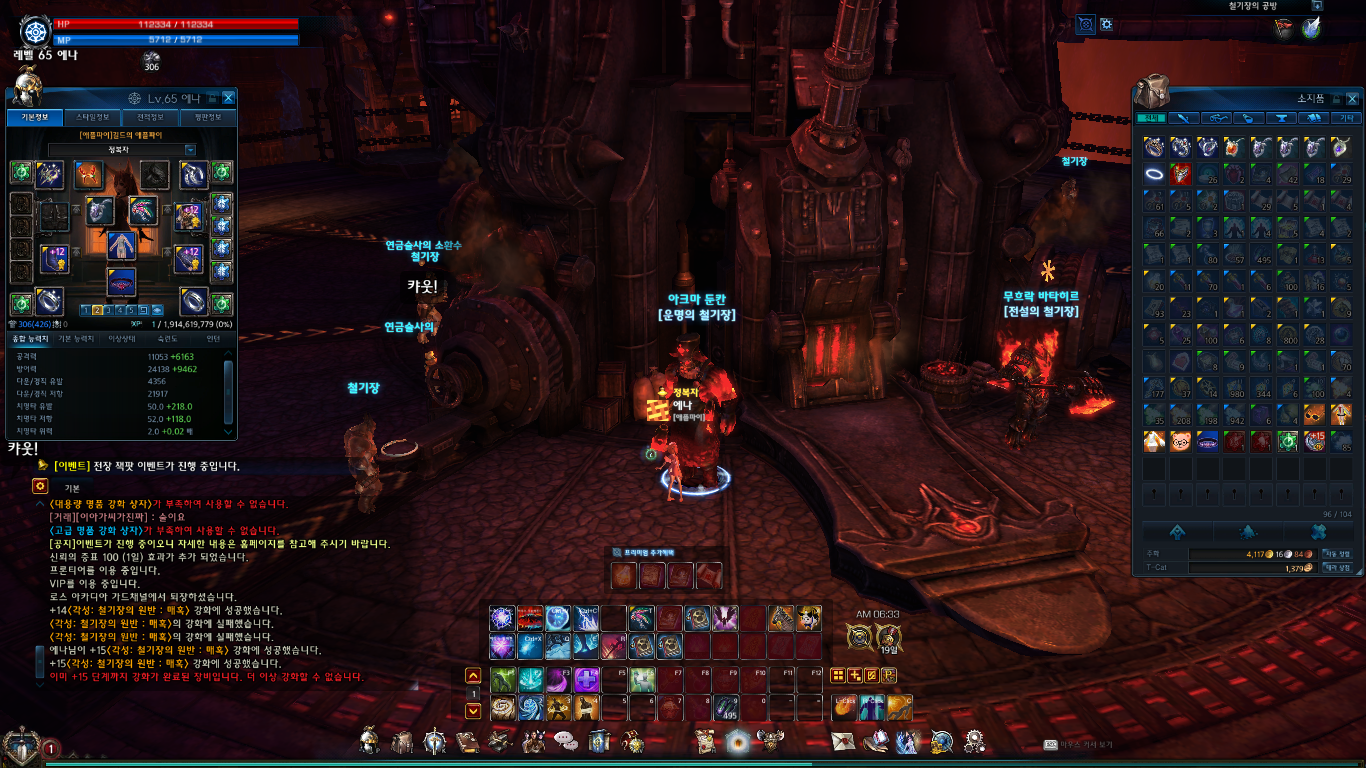
Task: Select the 전체 inventory filter tab
Action: coord(1152,118)
